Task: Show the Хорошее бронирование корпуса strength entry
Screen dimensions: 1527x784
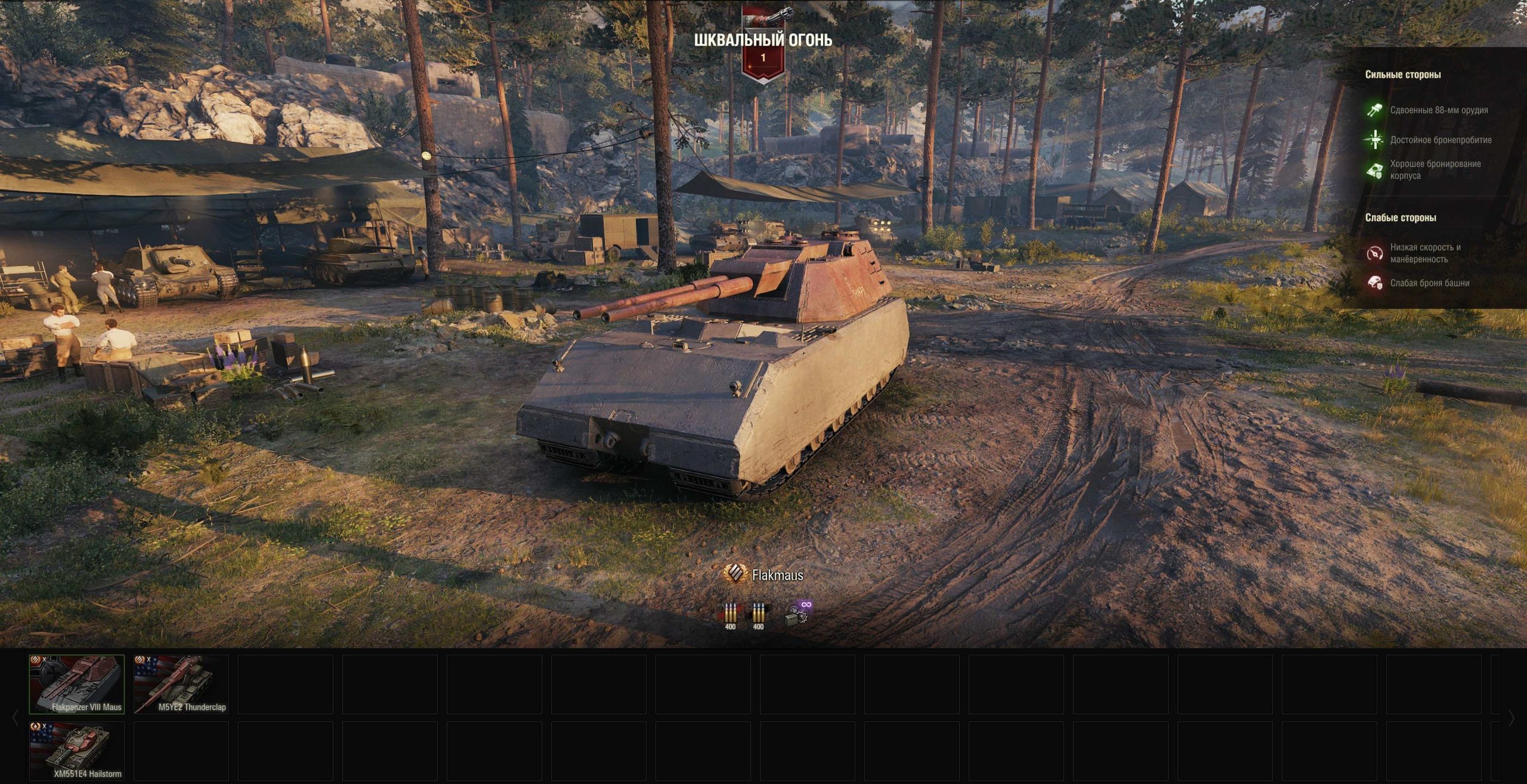Action: [1435, 170]
